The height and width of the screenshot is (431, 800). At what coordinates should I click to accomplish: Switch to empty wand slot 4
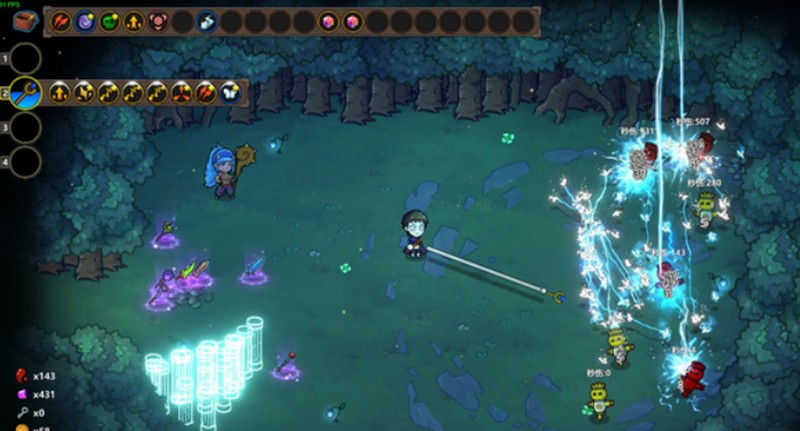click(26, 161)
